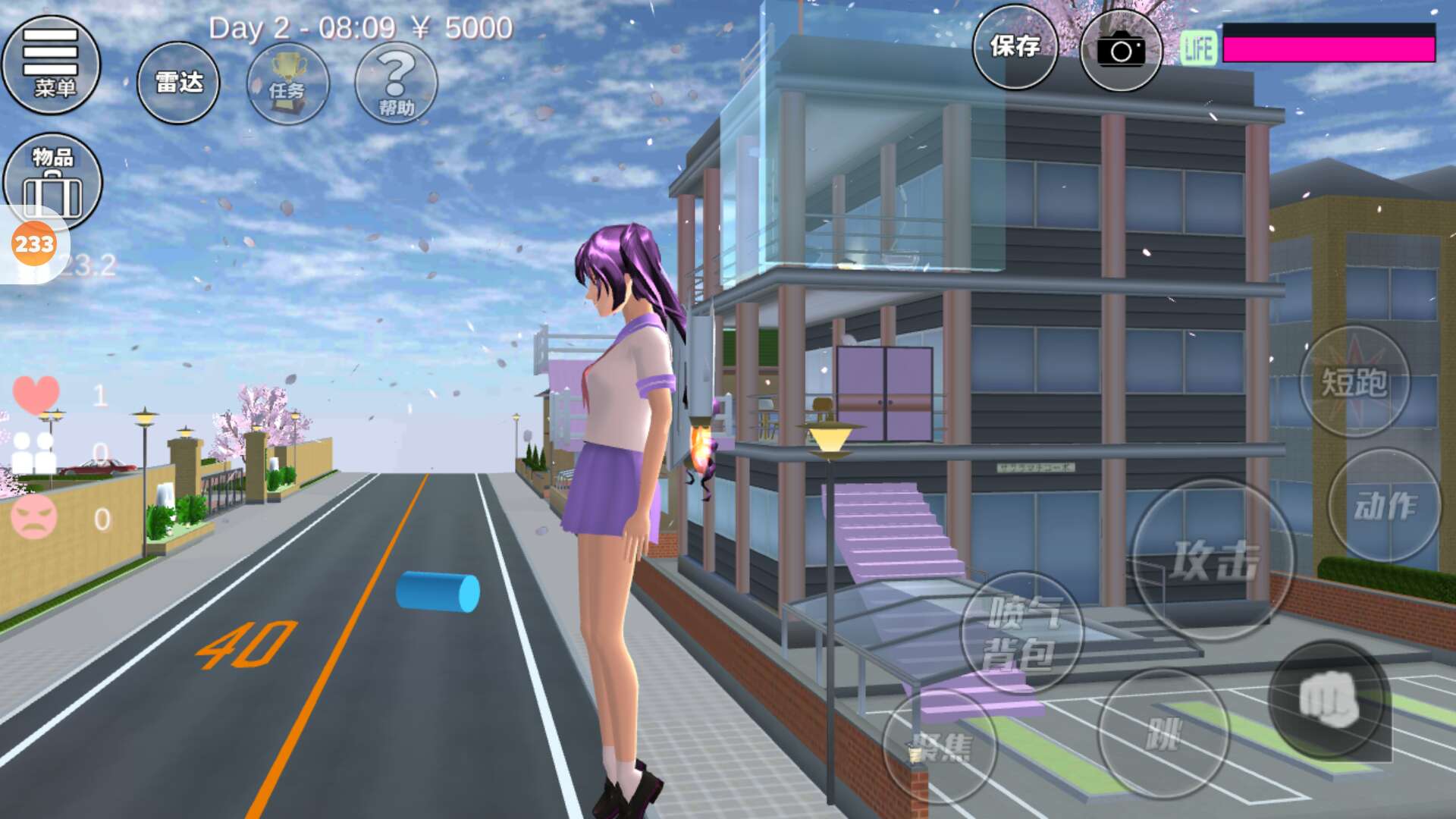Screen dimensions: 1456x819
Task: Open the 帮助 help button
Action: tap(396, 83)
